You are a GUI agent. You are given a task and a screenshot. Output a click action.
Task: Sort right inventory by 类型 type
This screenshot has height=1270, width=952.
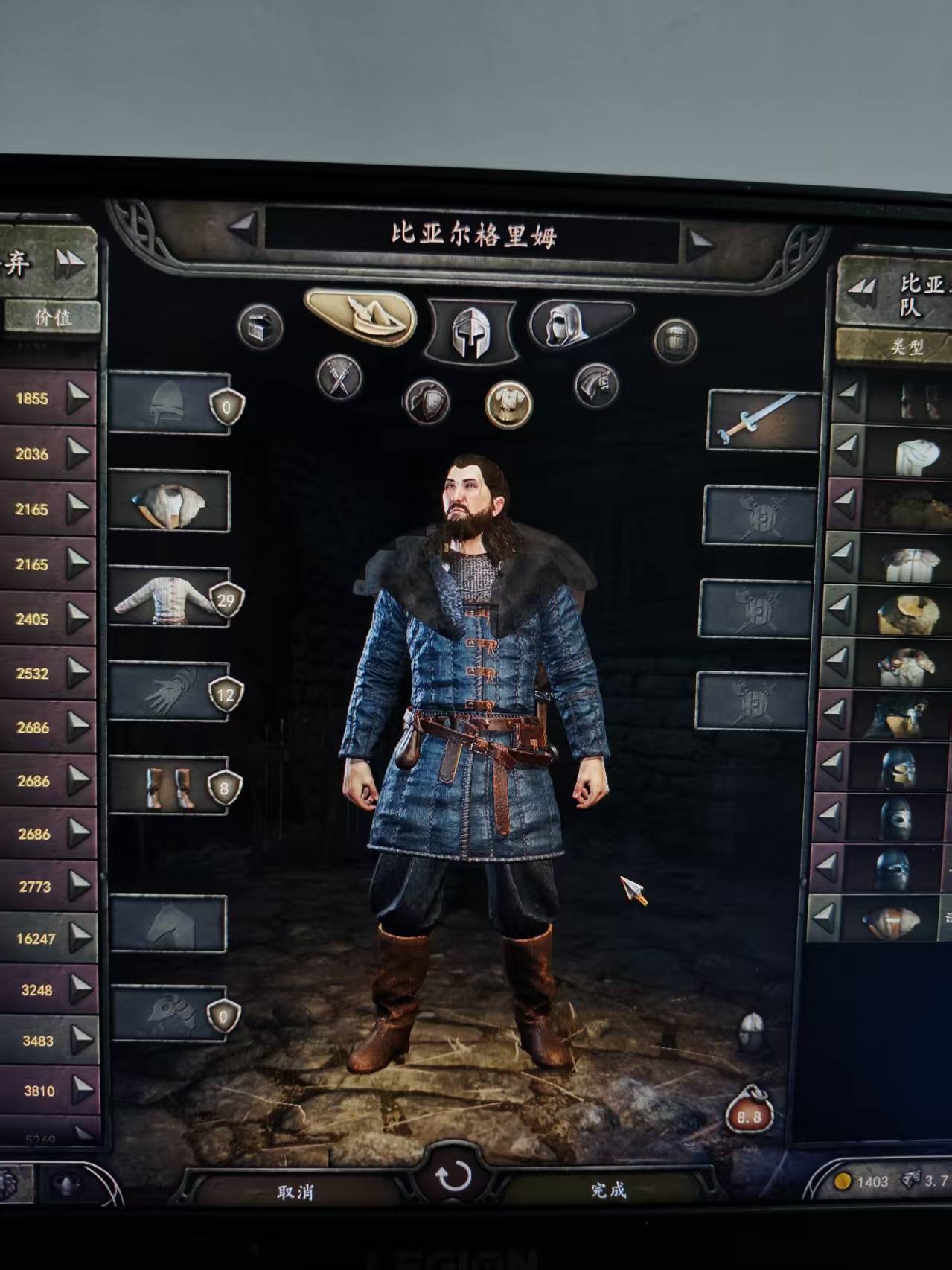tap(906, 347)
